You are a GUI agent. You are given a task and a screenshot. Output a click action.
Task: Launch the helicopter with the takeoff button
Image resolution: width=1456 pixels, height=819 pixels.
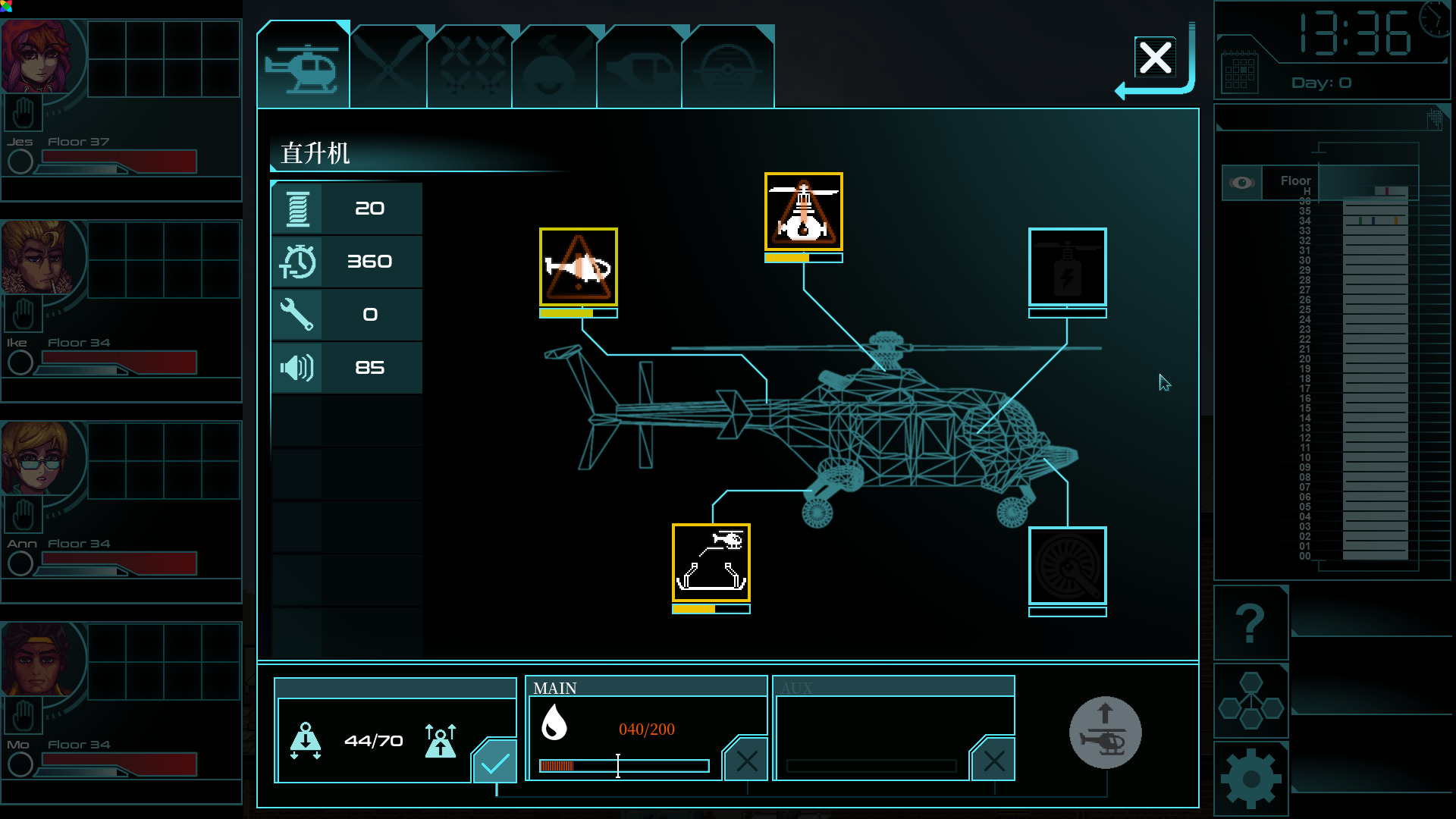coord(1105,733)
